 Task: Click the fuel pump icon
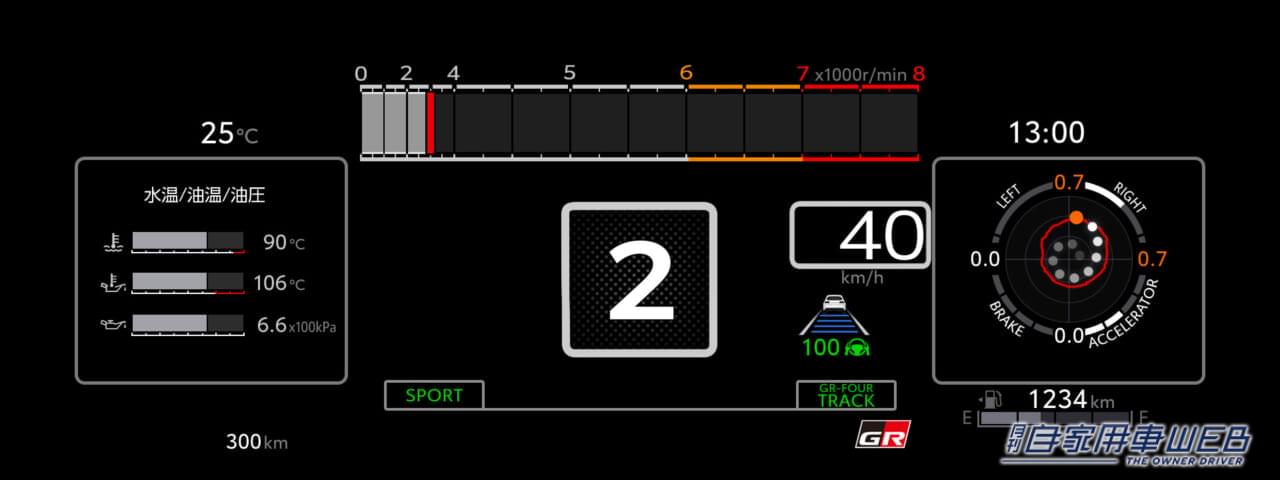click(x=993, y=398)
